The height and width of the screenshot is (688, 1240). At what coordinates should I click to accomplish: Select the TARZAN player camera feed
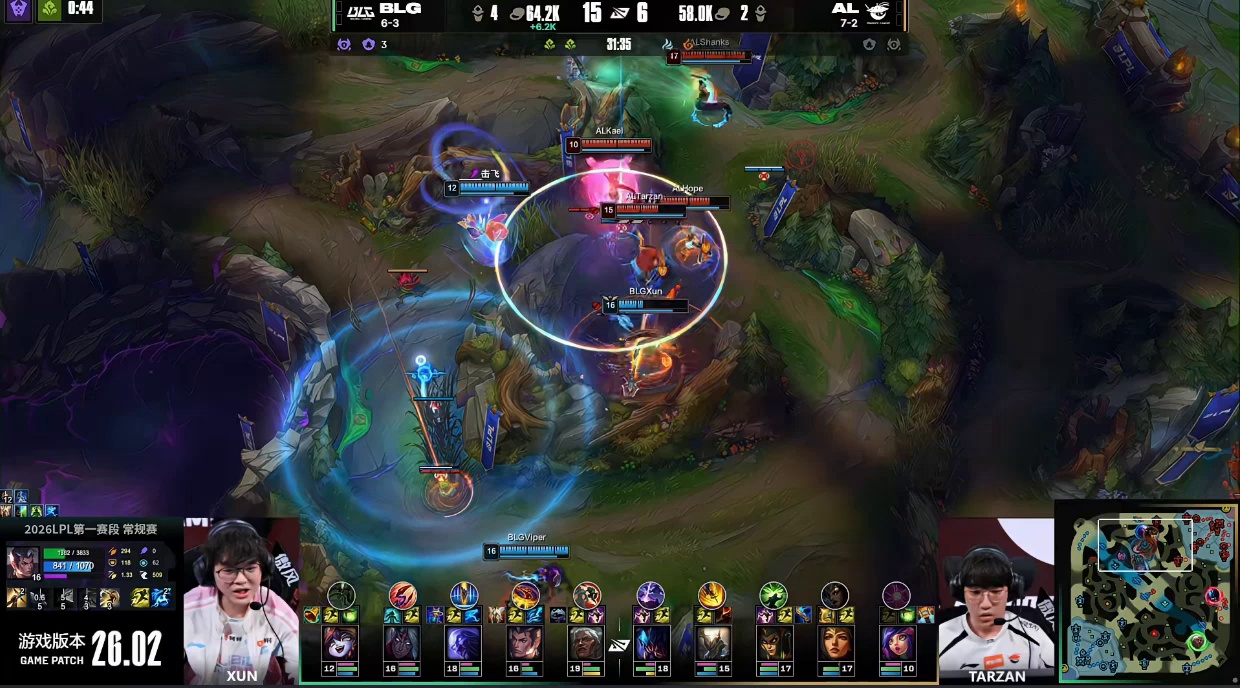click(995, 598)
